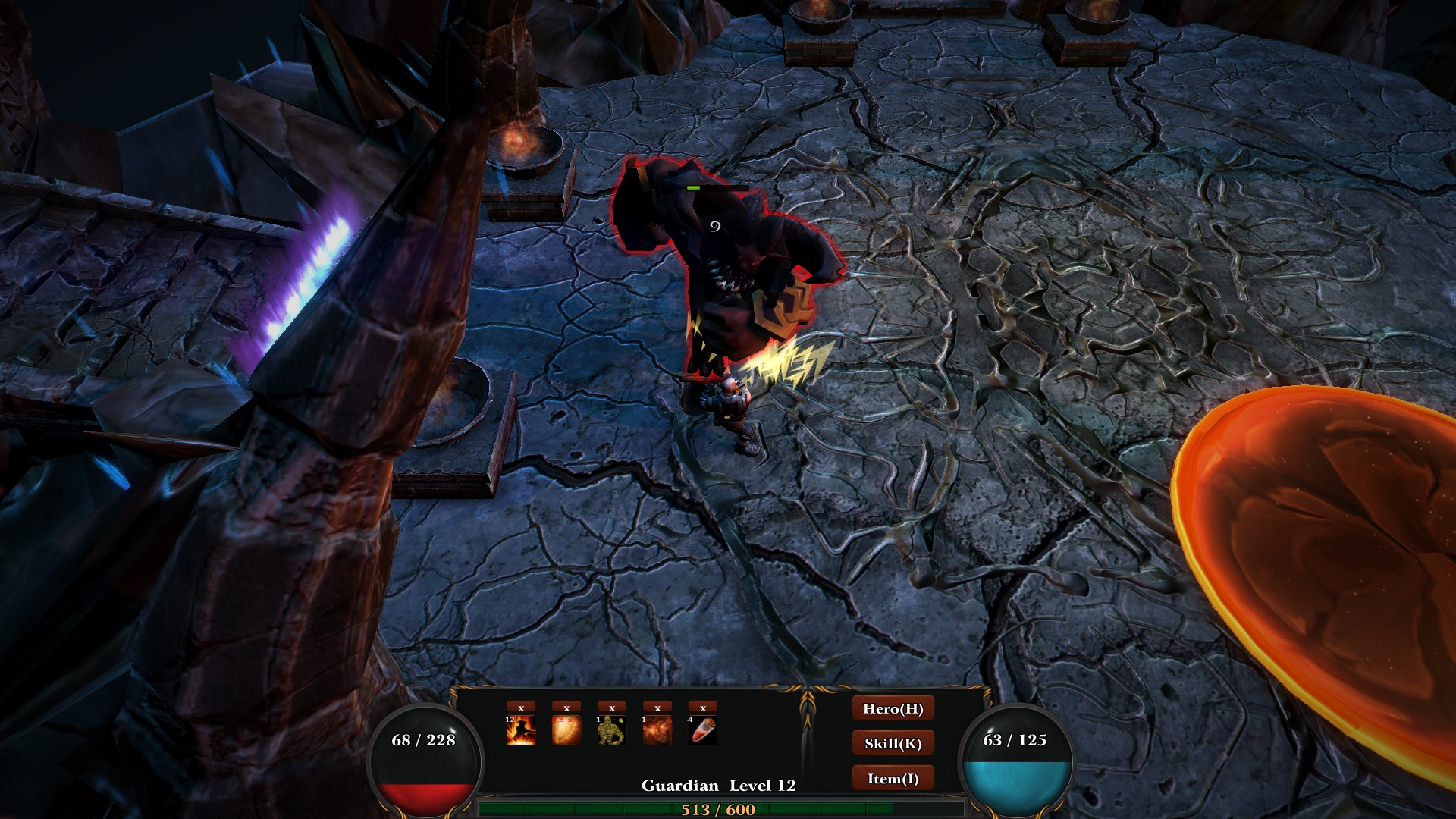Open the skill window using Skill(K)
Screen dimensions: 1456x819
pos(893,743)
